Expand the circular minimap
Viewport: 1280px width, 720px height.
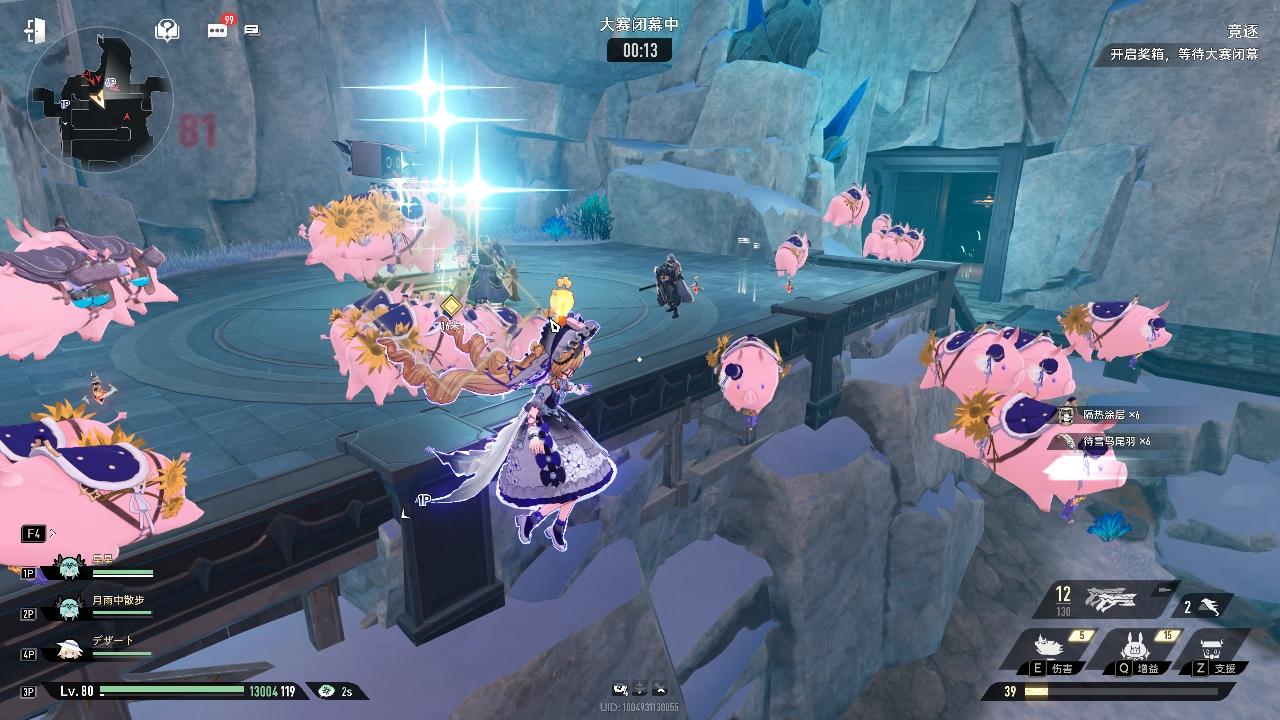100,100
